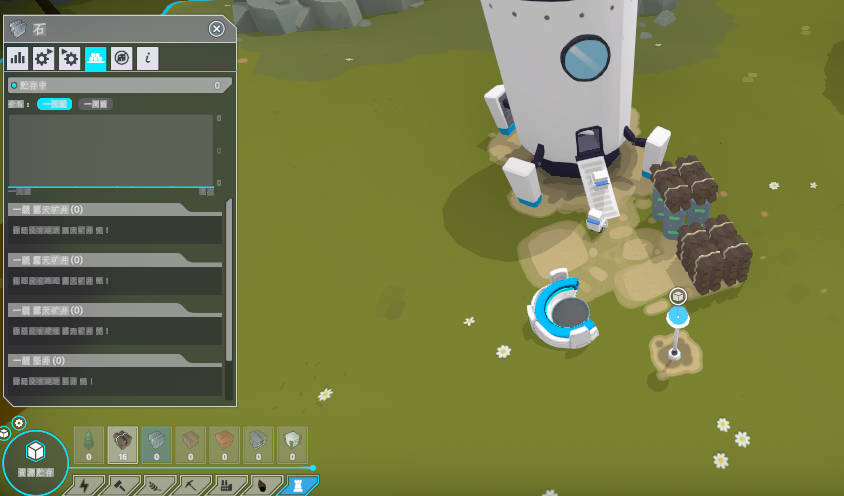Open the flame fuel category
844x496 pixels.
coord(261,486)
